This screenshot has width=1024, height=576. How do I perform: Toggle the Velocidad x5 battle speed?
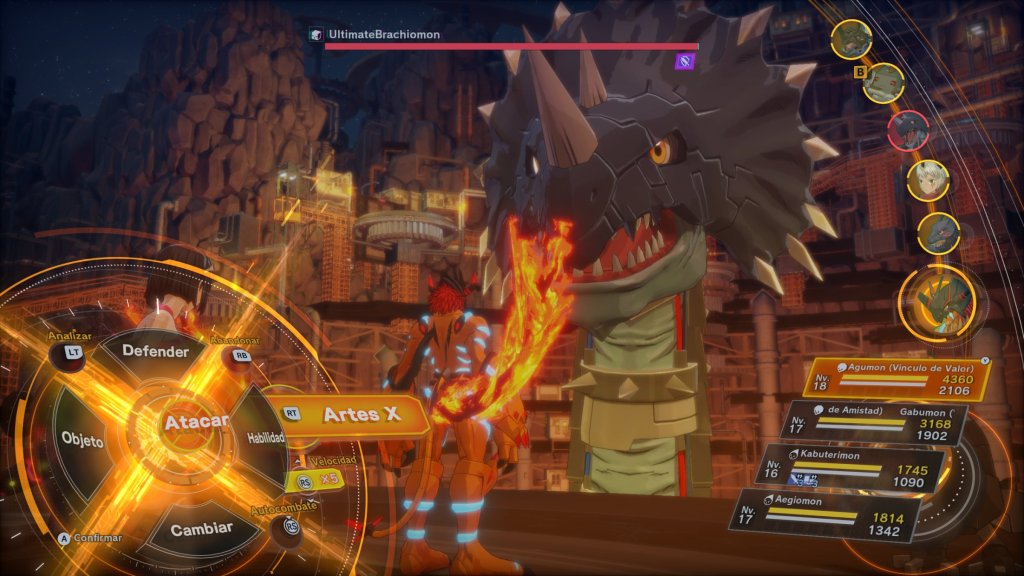tap(320, 481)
